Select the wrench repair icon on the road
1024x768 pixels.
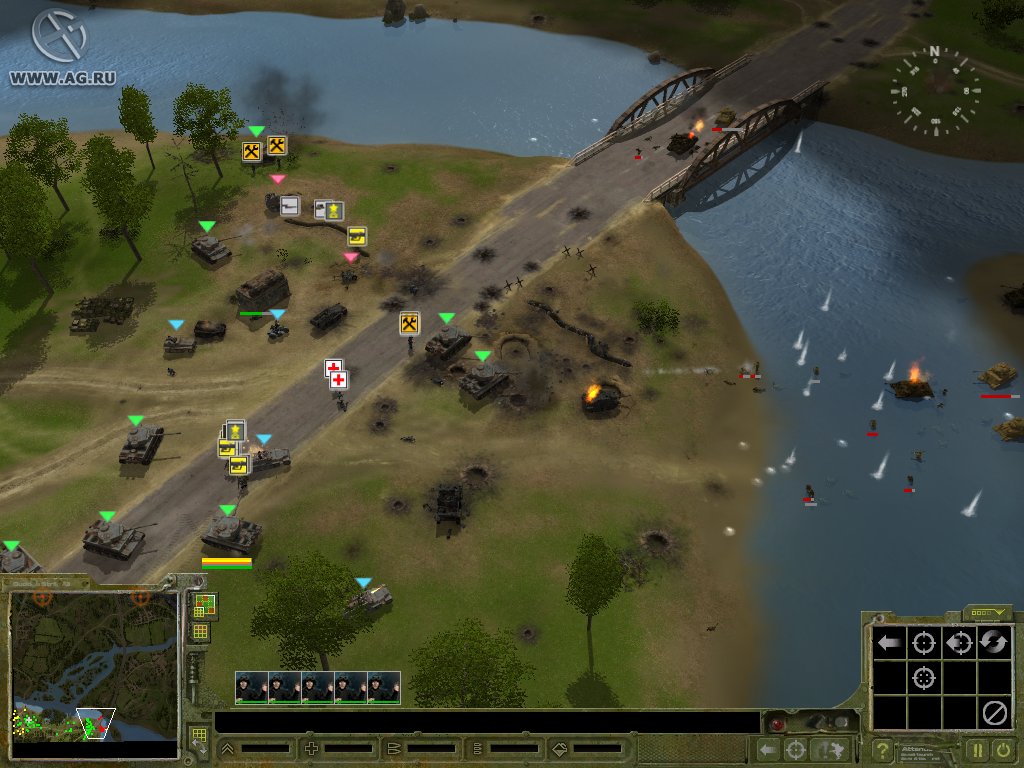pos(409,323)
